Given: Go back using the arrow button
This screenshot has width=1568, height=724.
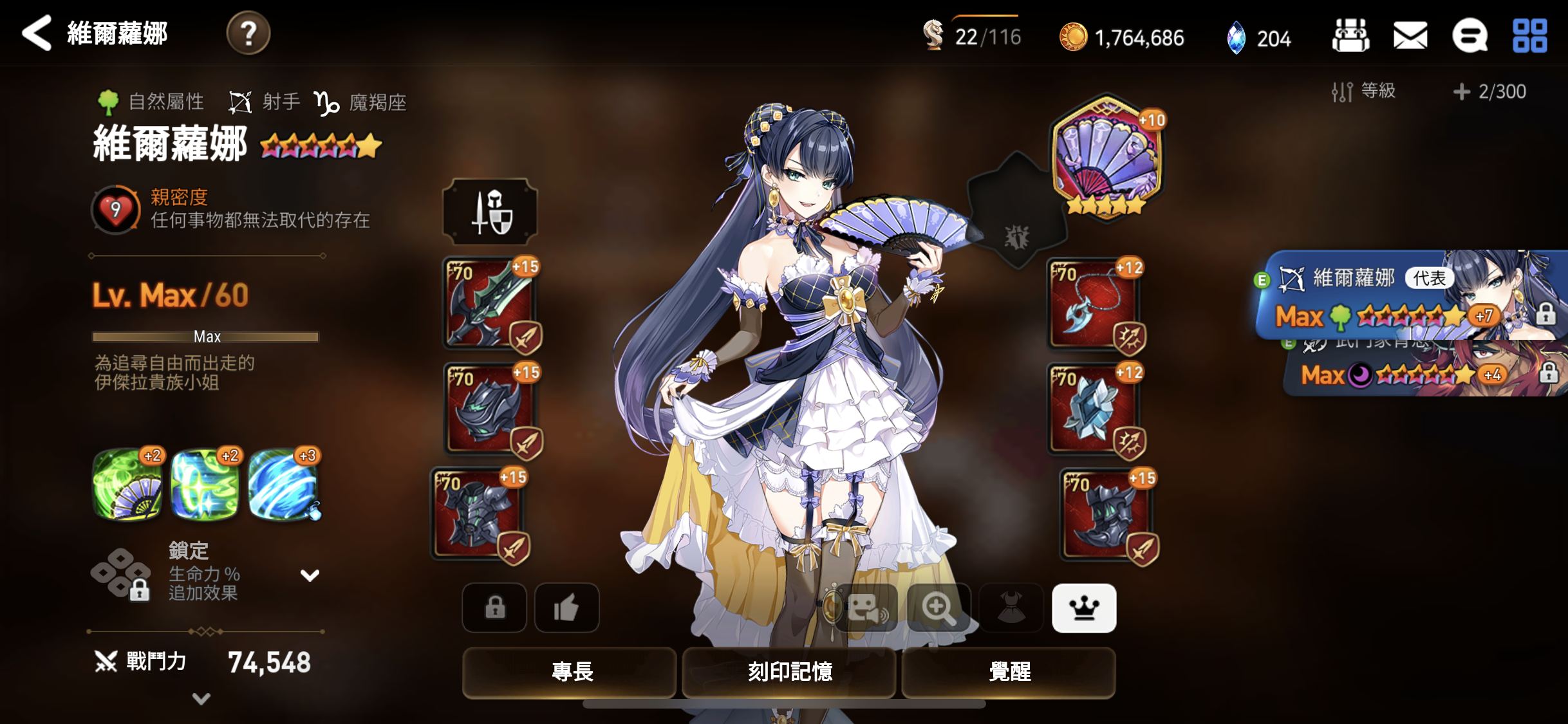Looking at the screenshot, I should coord(37,33).
